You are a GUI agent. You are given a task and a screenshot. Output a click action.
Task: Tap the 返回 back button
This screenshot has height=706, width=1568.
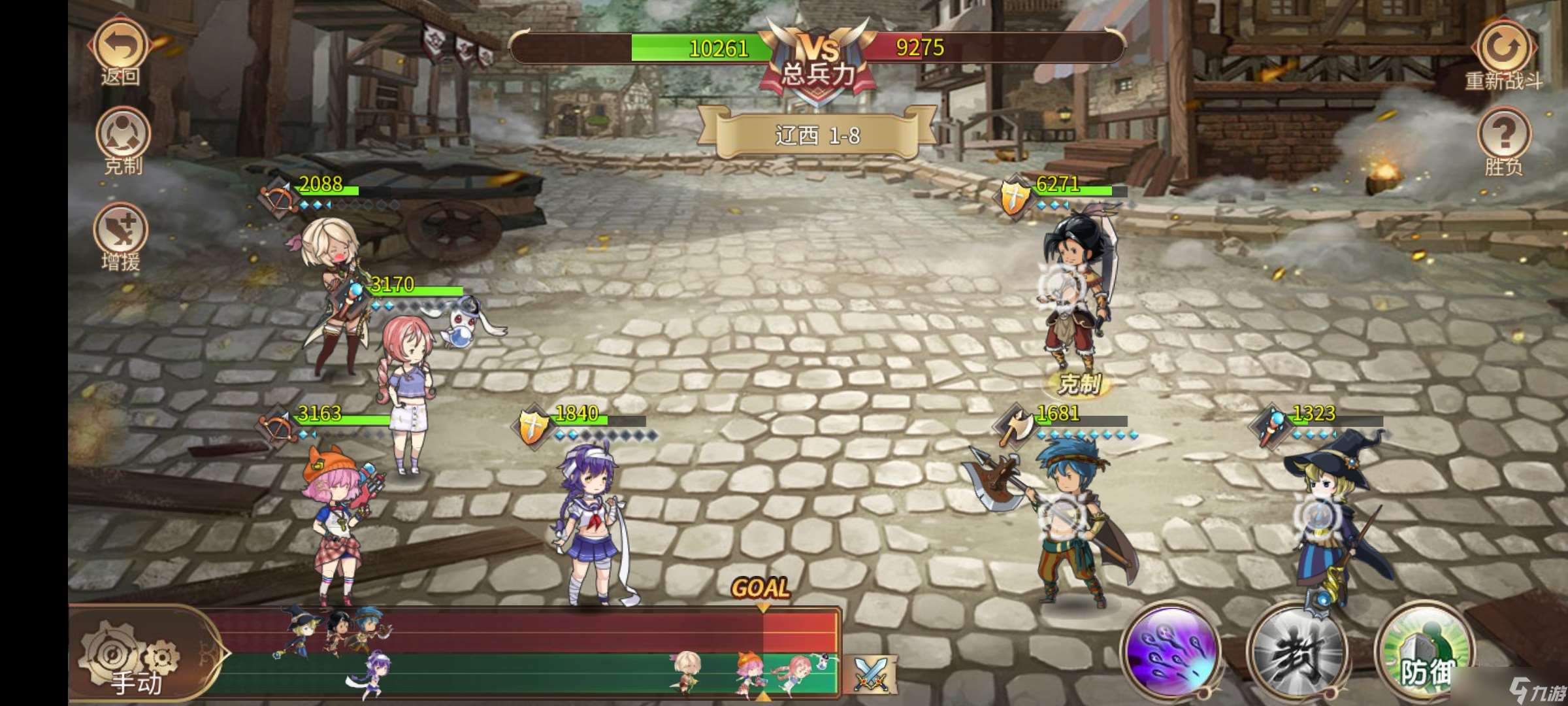pyautogui.click(x=121, y=42)
